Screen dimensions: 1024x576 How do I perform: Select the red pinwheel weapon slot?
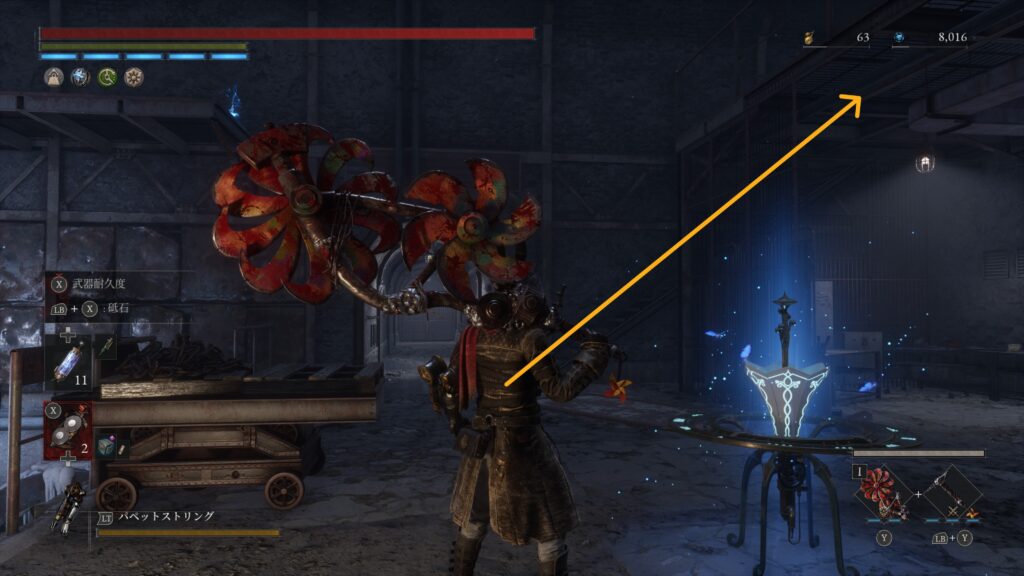[x=883, y=492]
